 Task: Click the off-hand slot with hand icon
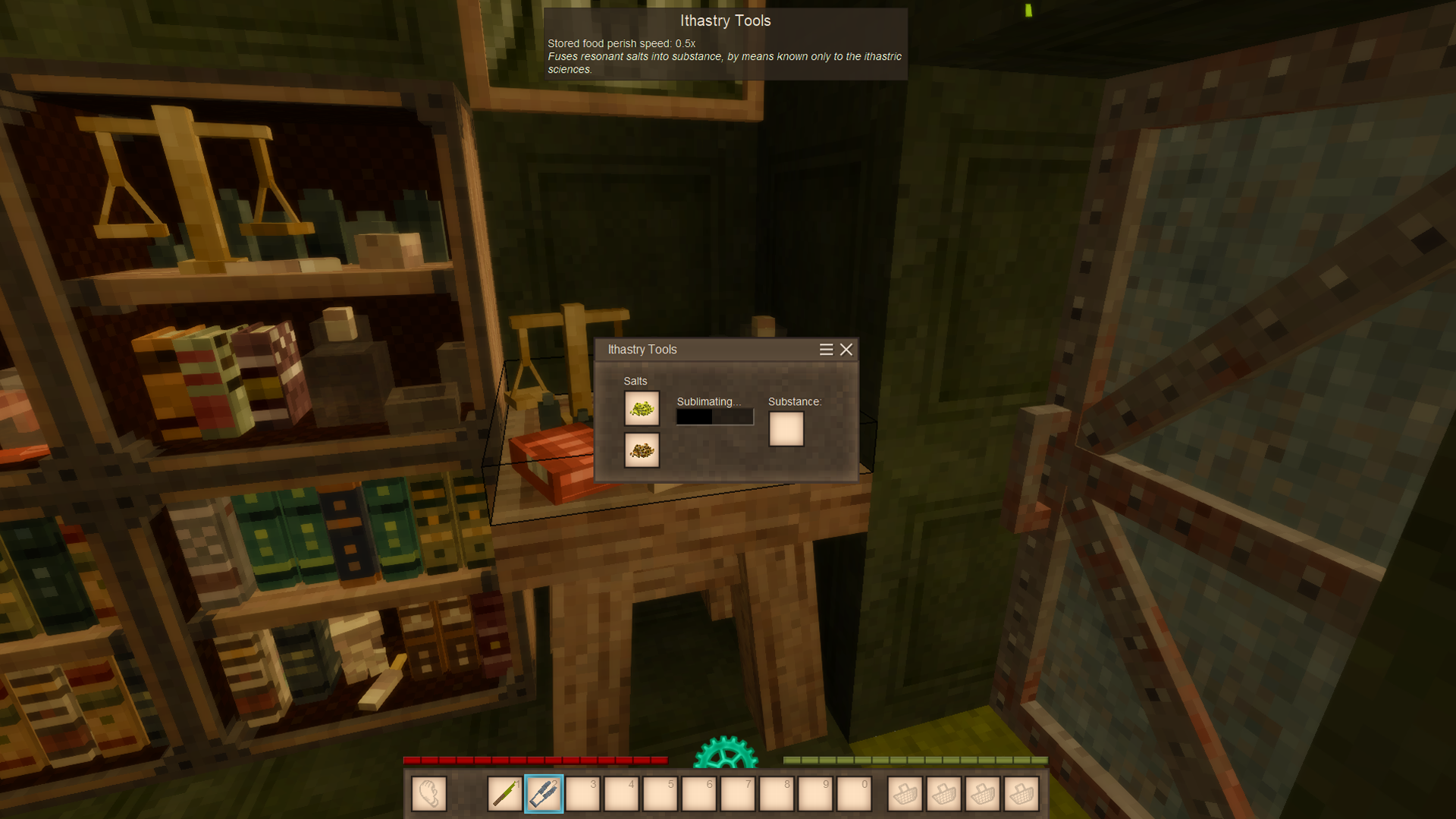[x=429, y=794]
